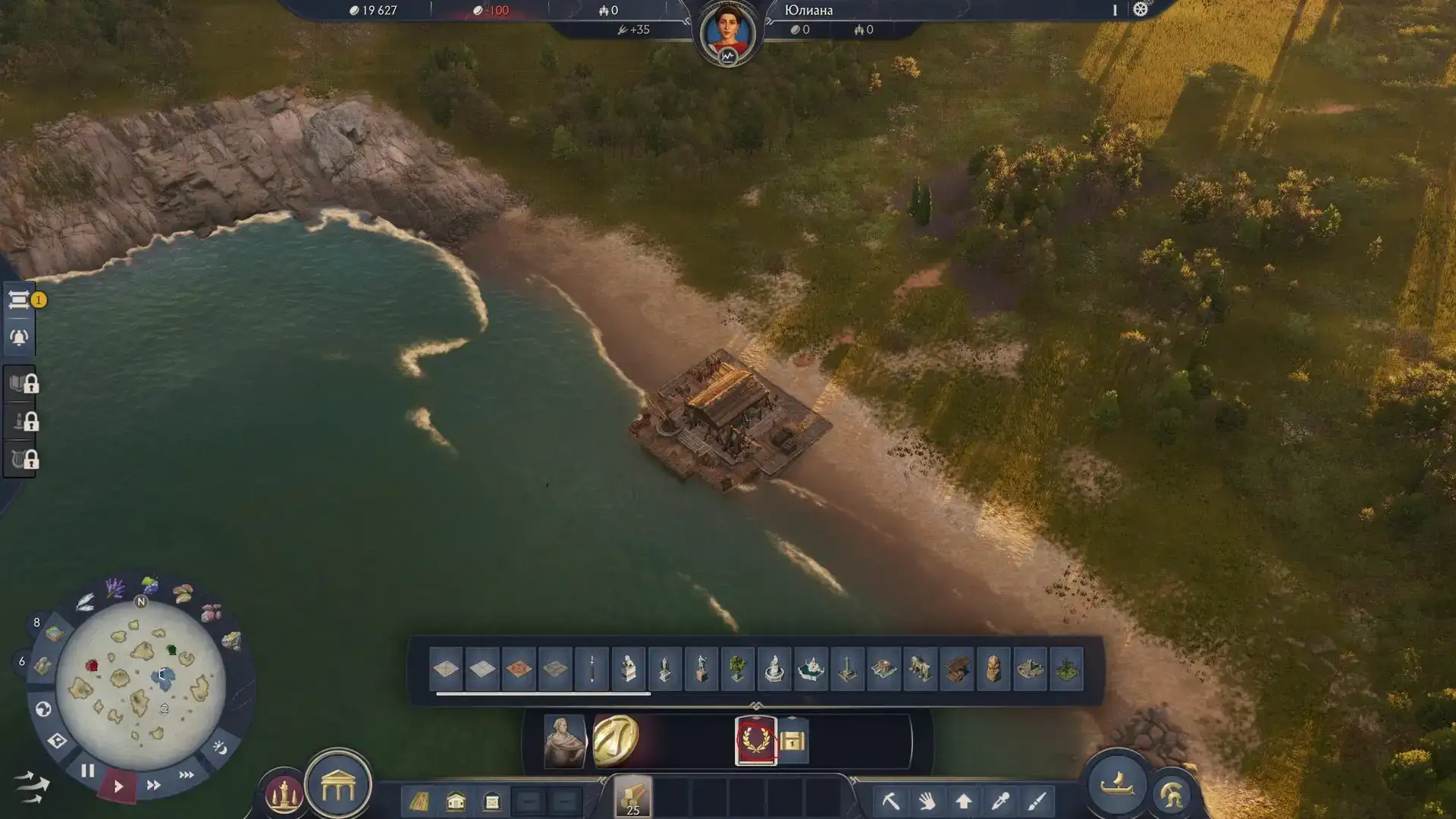Image resolution: width=1456 pixels, height=819 pixels.
Task: Select the laurel wreath category tab
Action: coord(756,740)
